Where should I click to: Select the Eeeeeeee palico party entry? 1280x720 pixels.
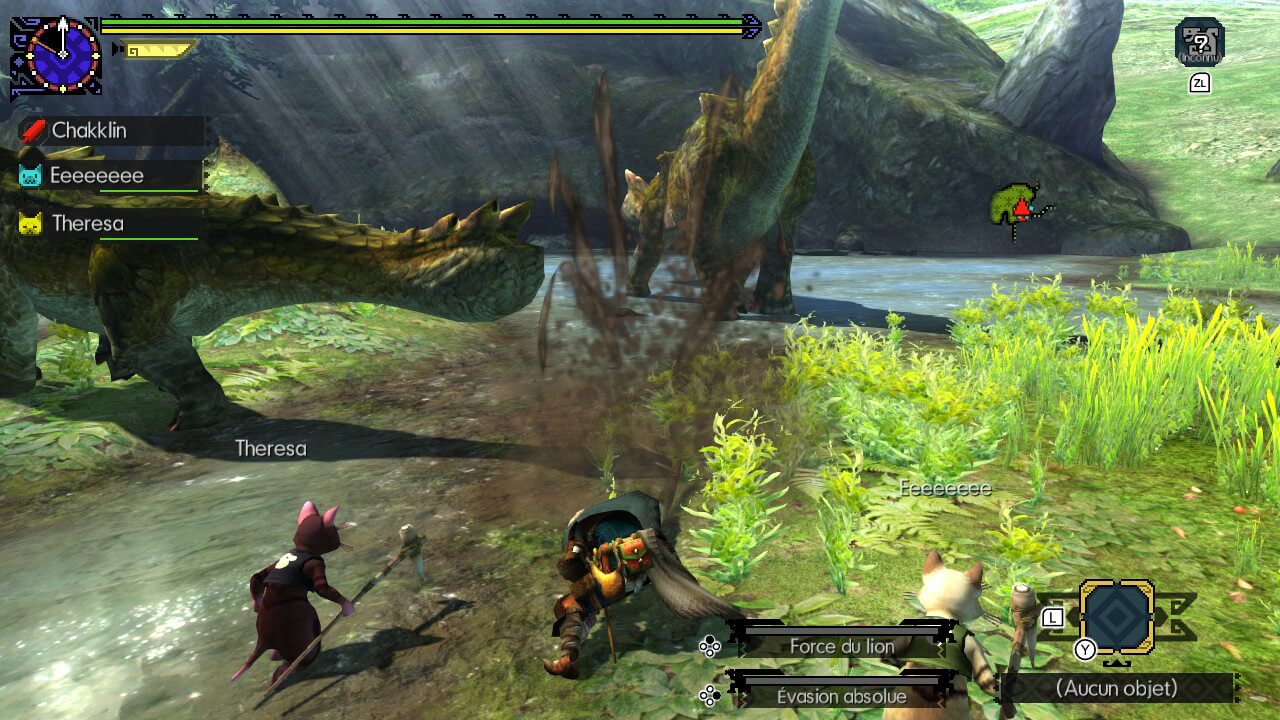click(110, 176)
